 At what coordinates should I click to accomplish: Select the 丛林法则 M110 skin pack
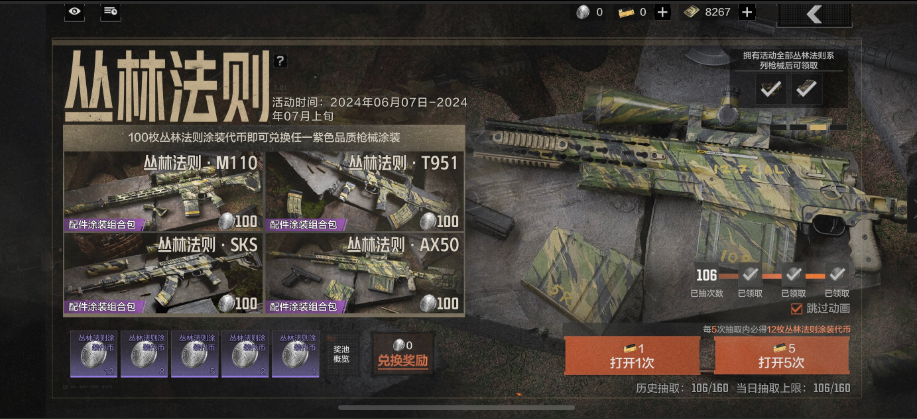[x=163, y=190]
